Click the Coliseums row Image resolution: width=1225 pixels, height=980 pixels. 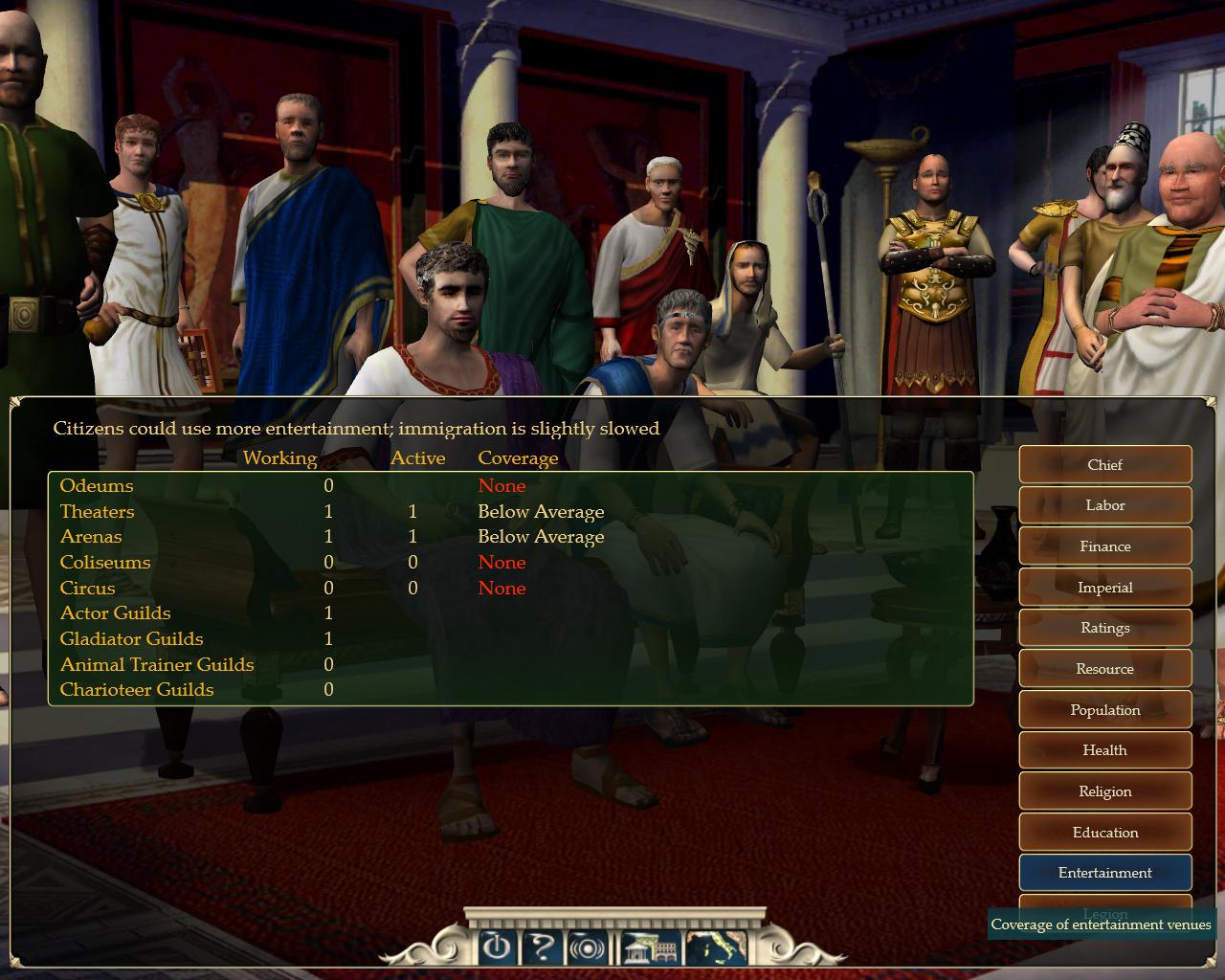(x=105, y=563)
